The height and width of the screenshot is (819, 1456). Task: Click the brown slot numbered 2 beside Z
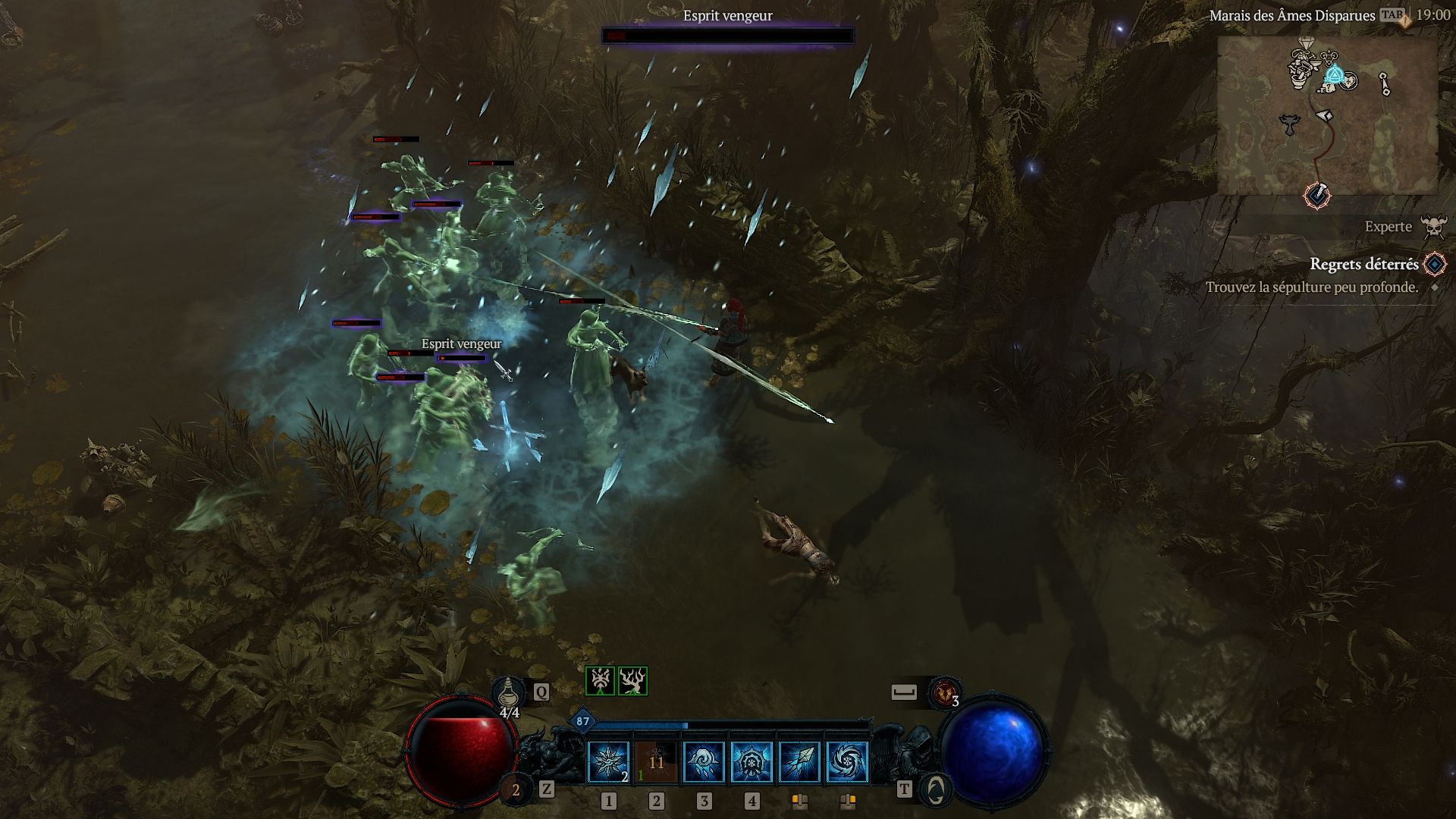516,790
